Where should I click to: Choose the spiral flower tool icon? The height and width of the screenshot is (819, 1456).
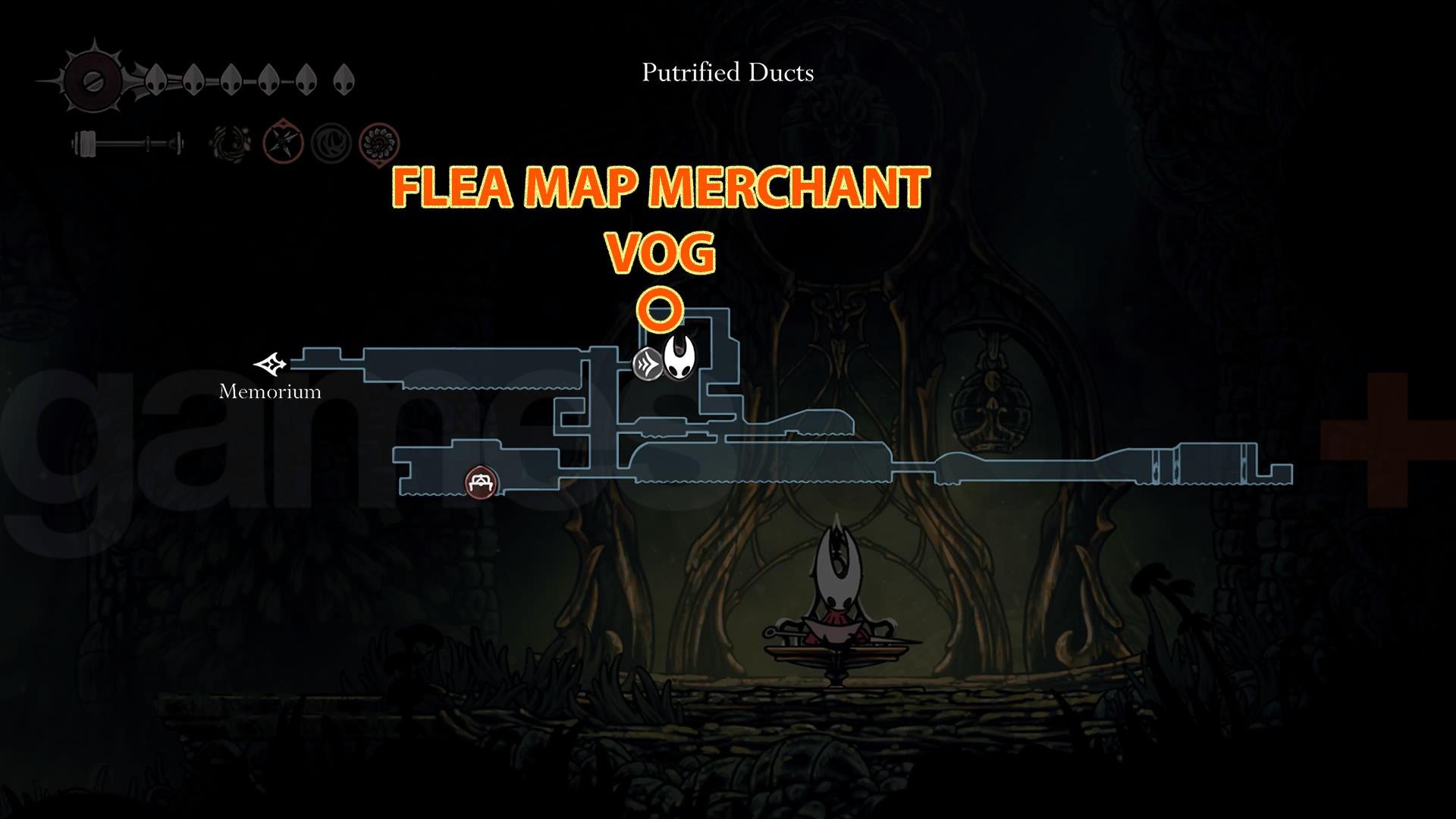378,142
